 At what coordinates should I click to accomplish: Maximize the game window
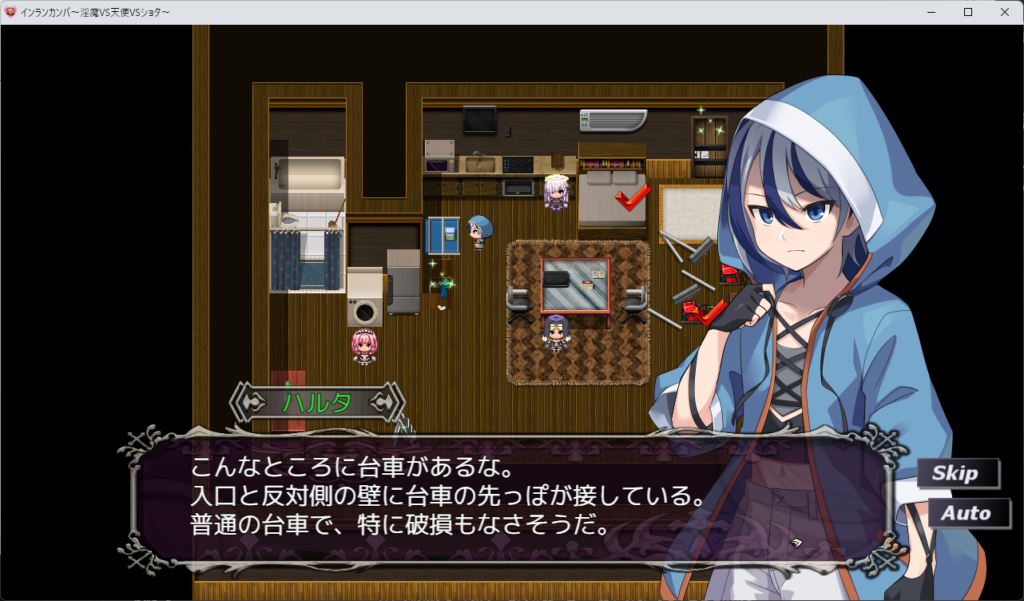pos(967,12)
